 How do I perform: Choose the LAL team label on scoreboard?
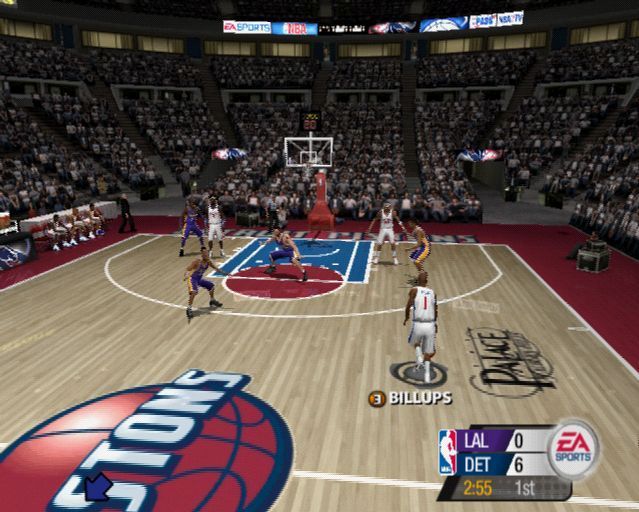(x=478, y=440)
